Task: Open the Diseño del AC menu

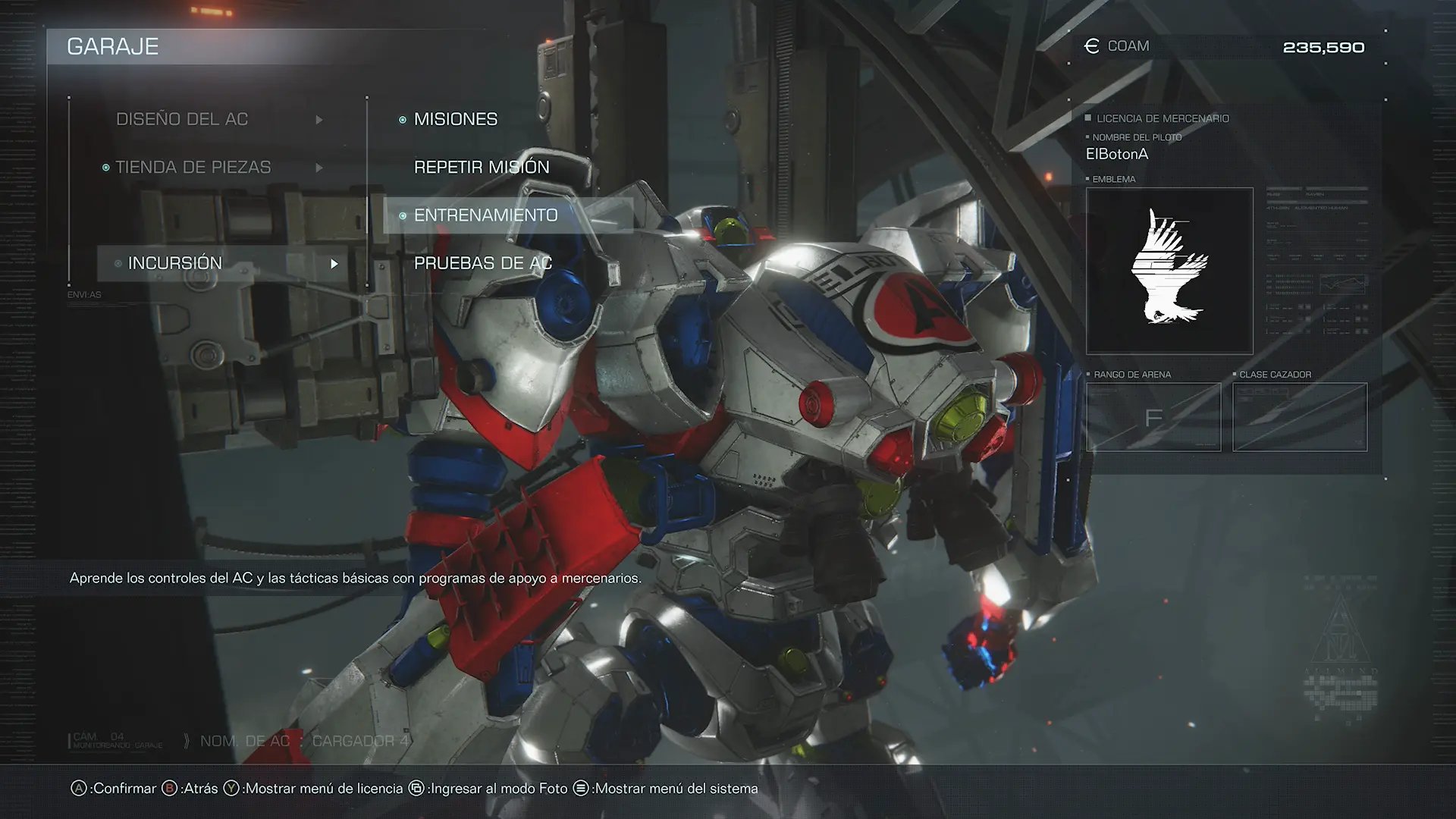Action: (182, 119)
